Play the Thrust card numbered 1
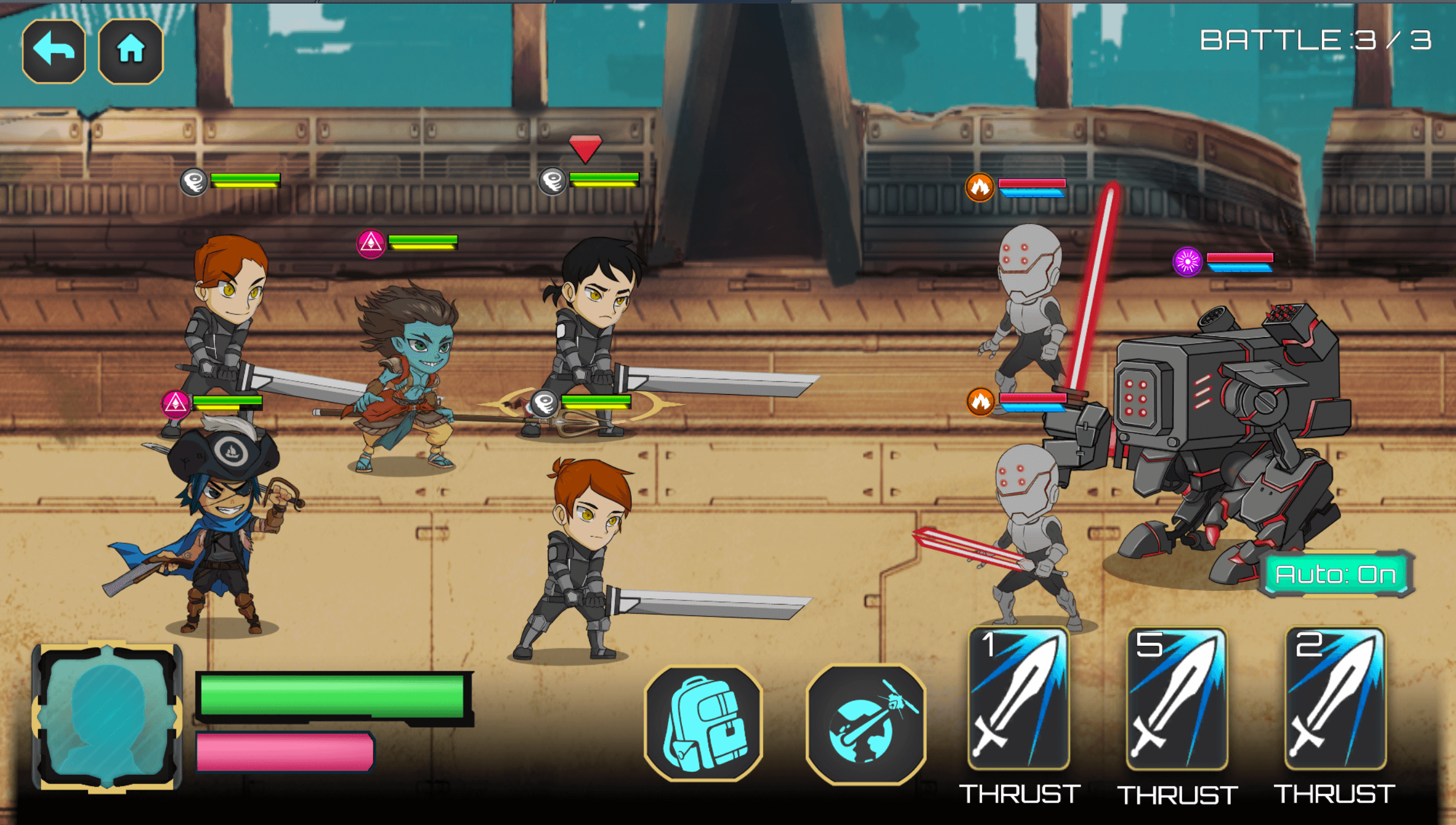The height and width of the screenshot is (825, 1456). (1019, 699)
